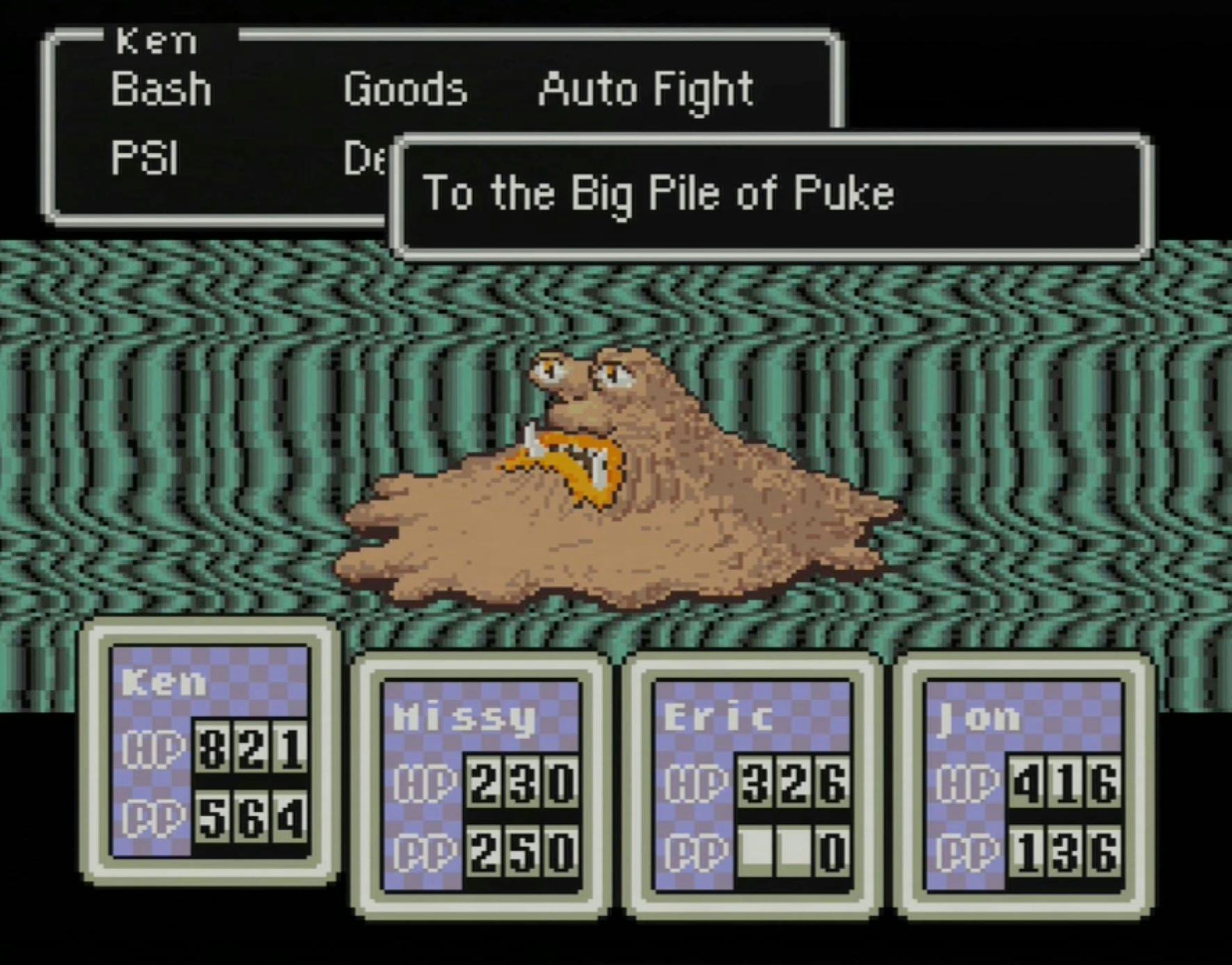Open the Goods inventory
Image resolution: width=1232 pixels, height=965 pixels.
click(x=404, y=90)
